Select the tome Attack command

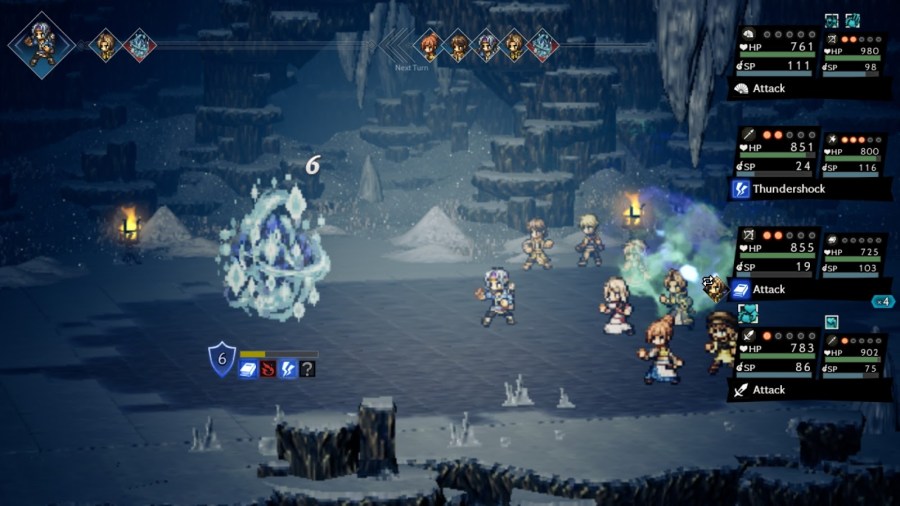768,289
